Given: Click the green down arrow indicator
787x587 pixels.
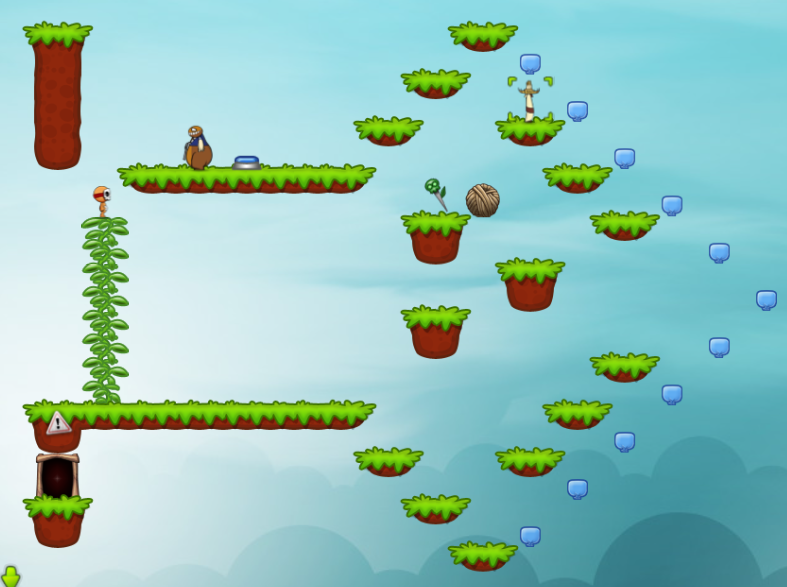Looking at the screenshot, I should coord(10,576).
